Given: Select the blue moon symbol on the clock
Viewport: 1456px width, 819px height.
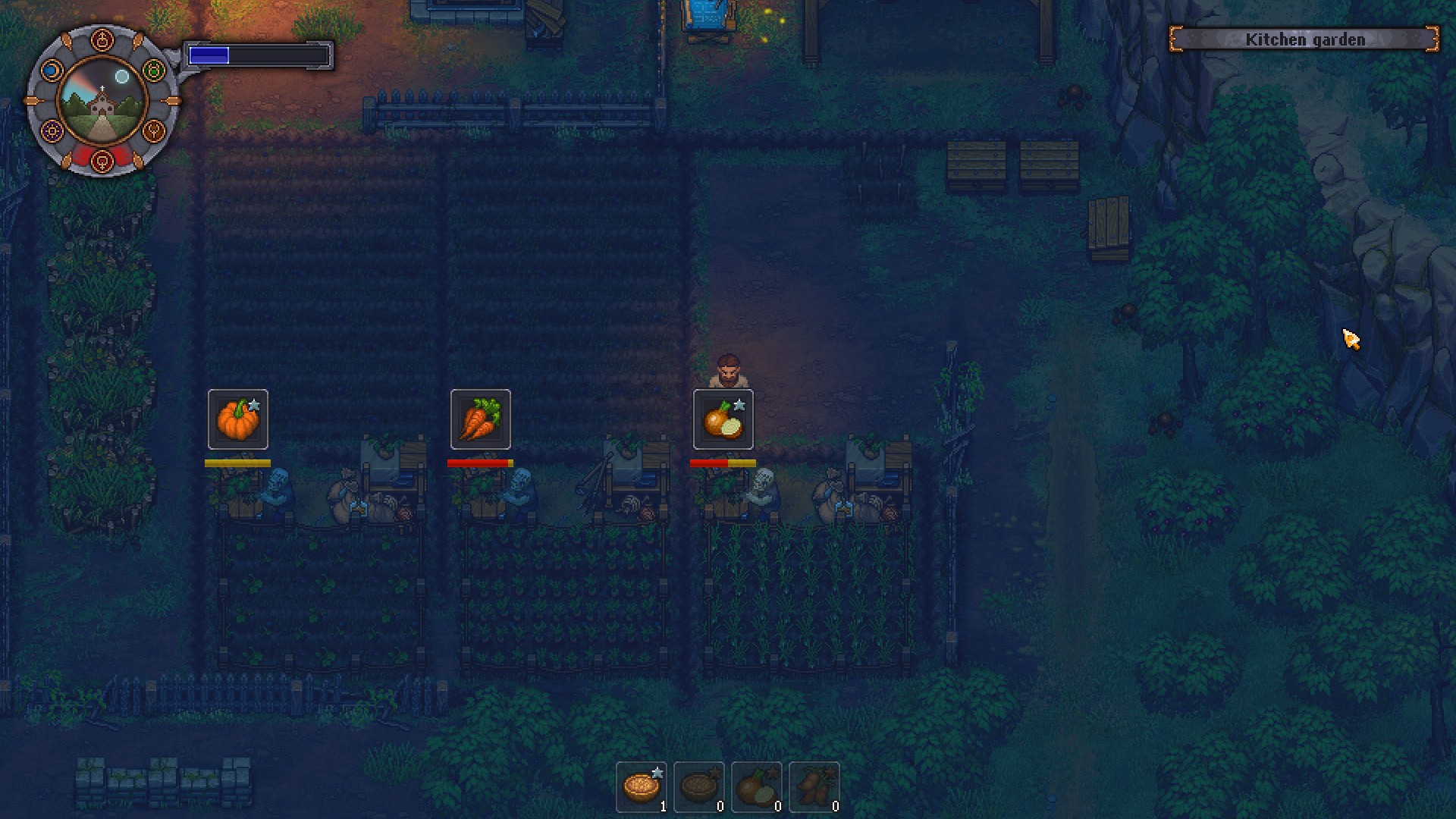Looking at the screenshot, I should (x=52, y=70).
